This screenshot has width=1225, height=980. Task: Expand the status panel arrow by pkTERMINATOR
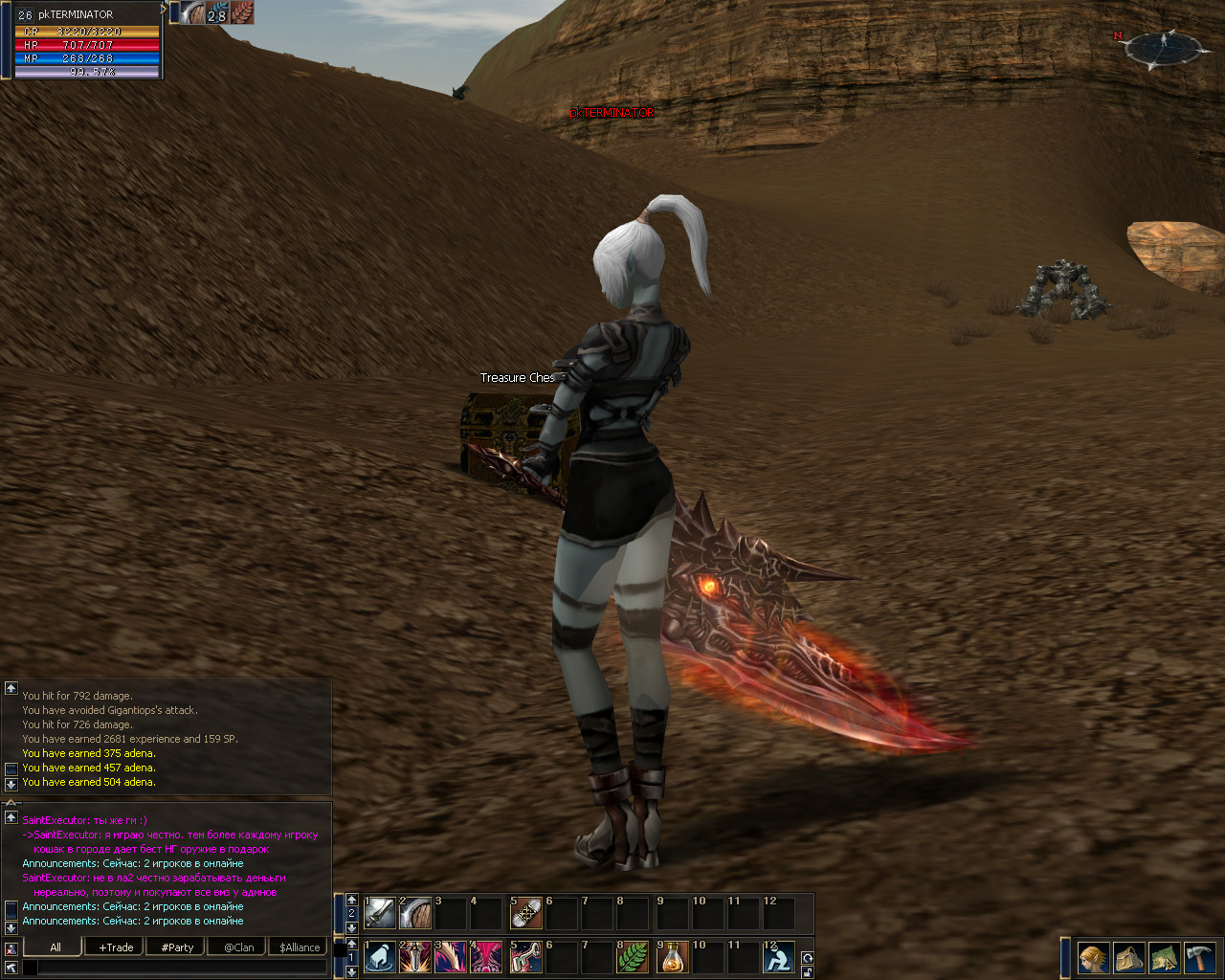point(164,11)
